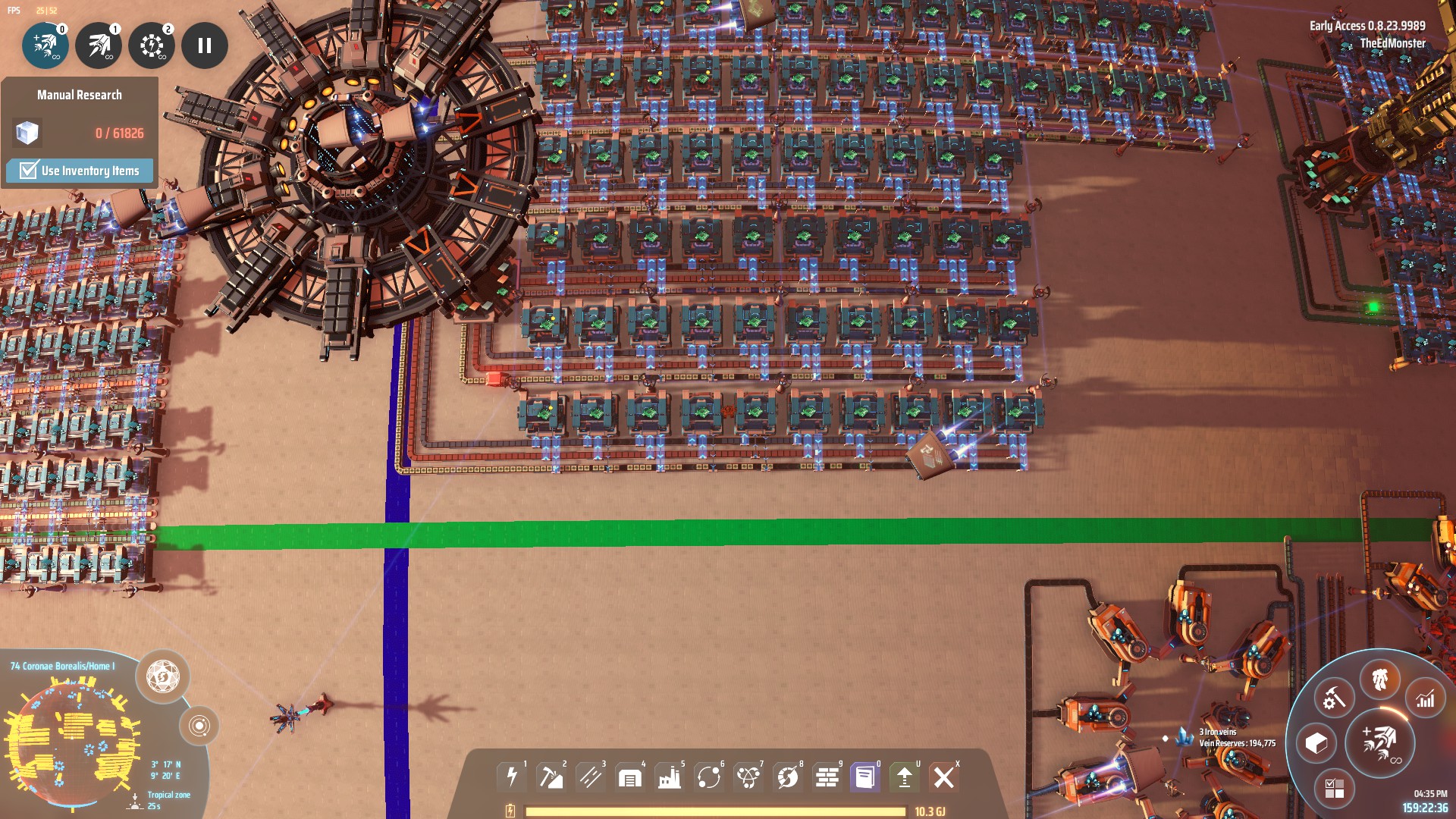Select the Upgrade tool marked U
The height and width of the screenshot is (819, 1456).
pos(905,776)
